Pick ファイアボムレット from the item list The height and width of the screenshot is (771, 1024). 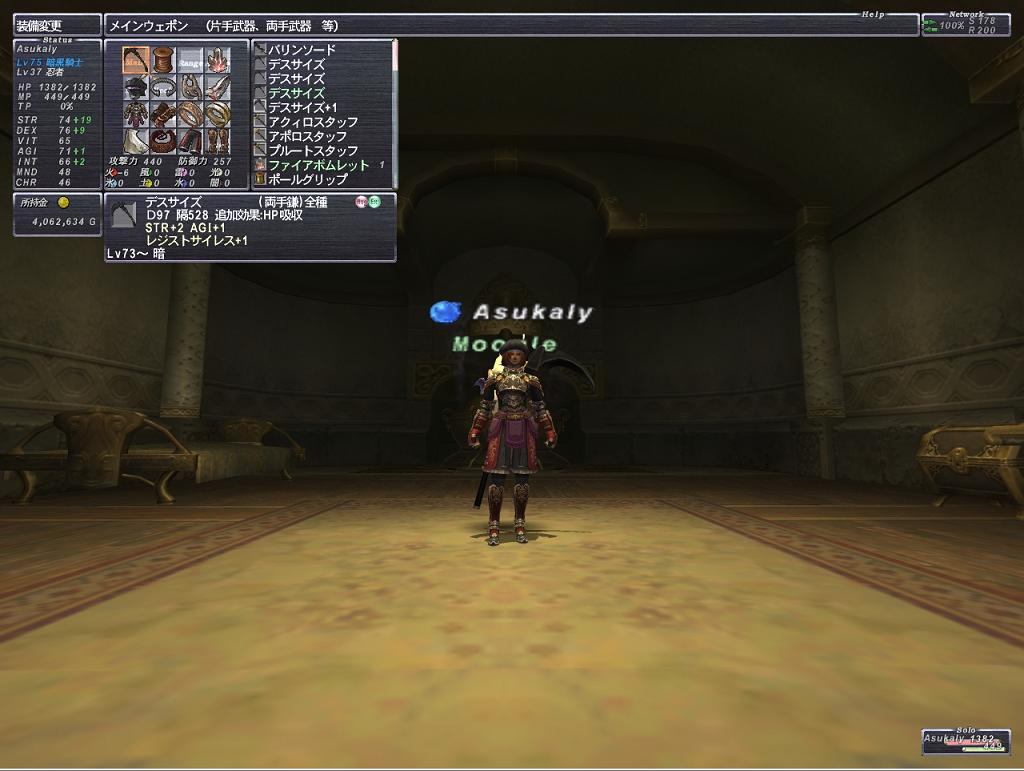click(318, 165)
